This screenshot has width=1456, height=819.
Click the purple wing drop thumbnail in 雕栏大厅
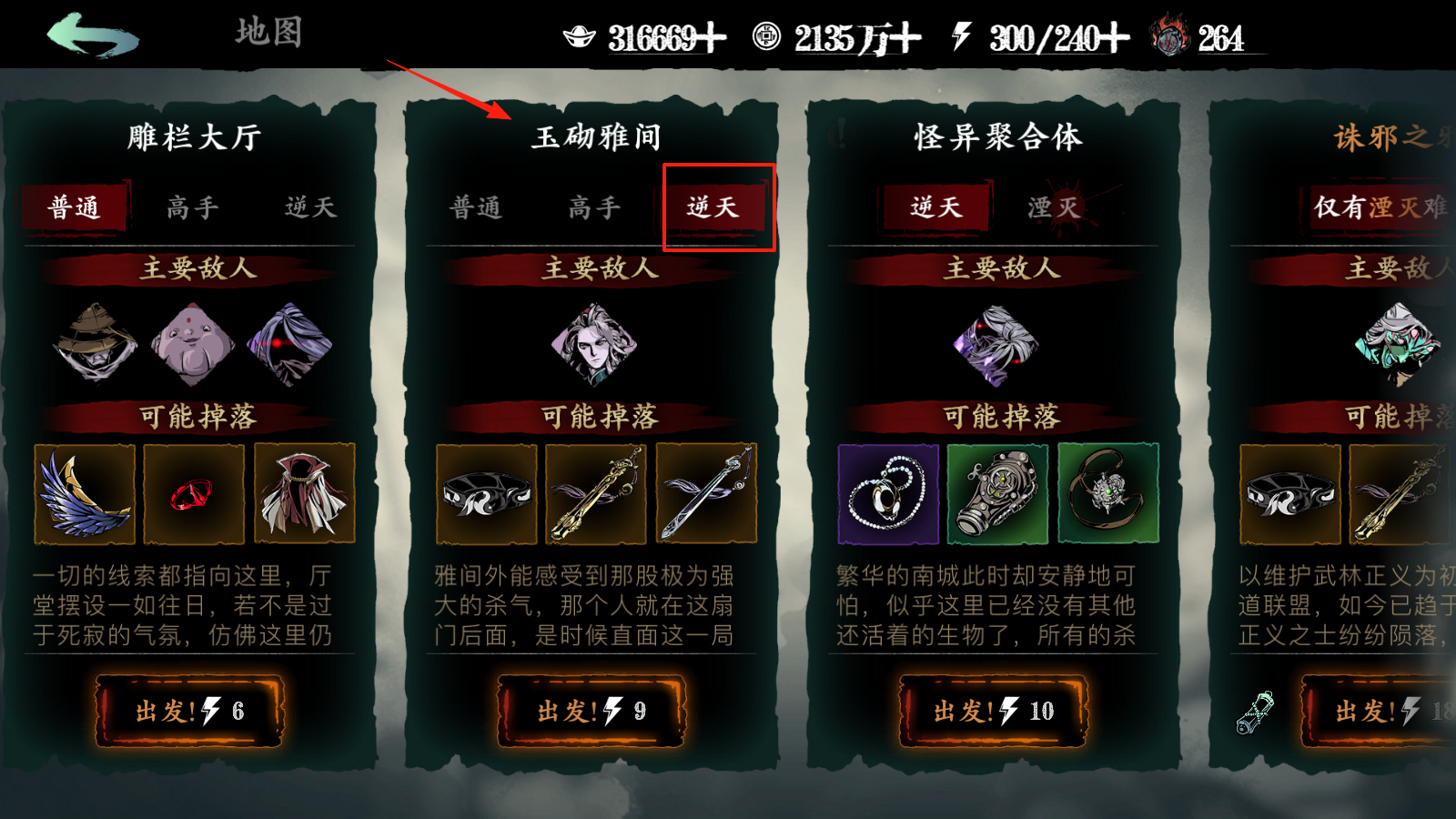coord(85,492)
